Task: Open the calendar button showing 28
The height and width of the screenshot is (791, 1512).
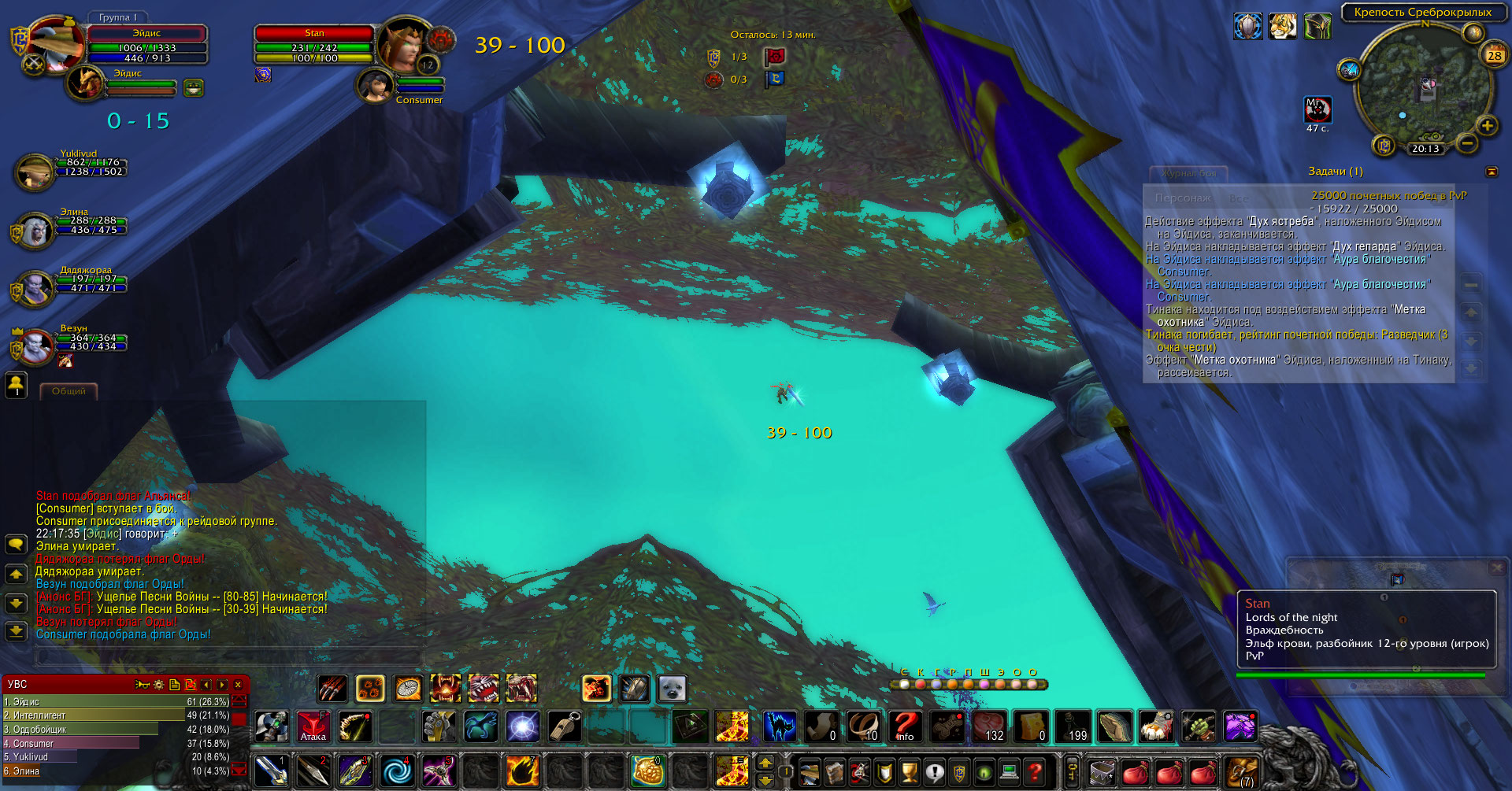Action: [x=1494, y=55]
